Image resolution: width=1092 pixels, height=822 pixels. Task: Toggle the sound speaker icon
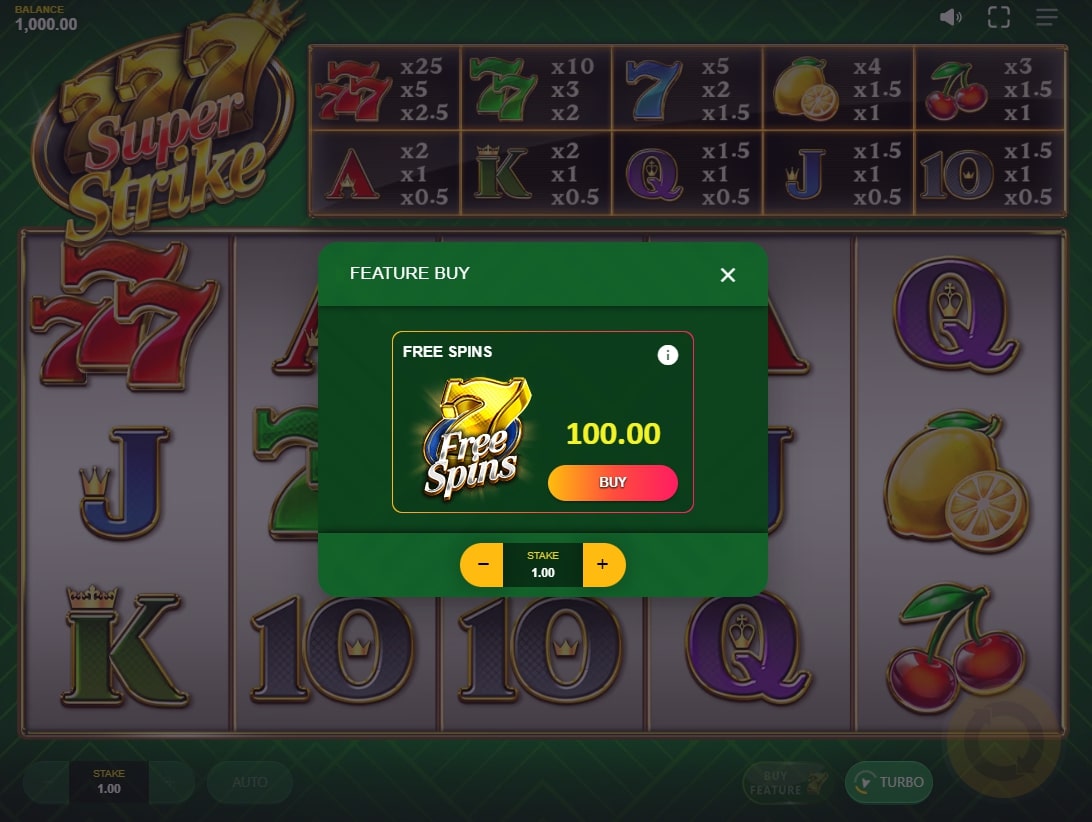pyautogui.click(x=951, y=17)
